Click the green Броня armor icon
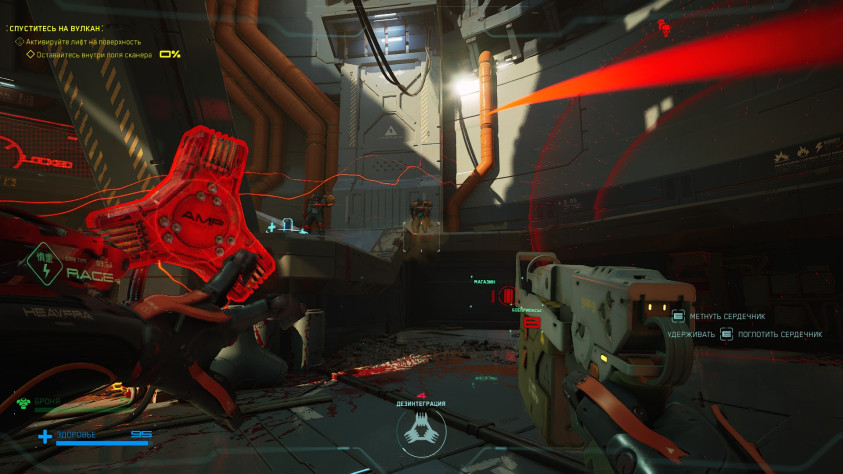Image resolution: width=843 pixels, height=474 pixels. (x=23, y=402)
